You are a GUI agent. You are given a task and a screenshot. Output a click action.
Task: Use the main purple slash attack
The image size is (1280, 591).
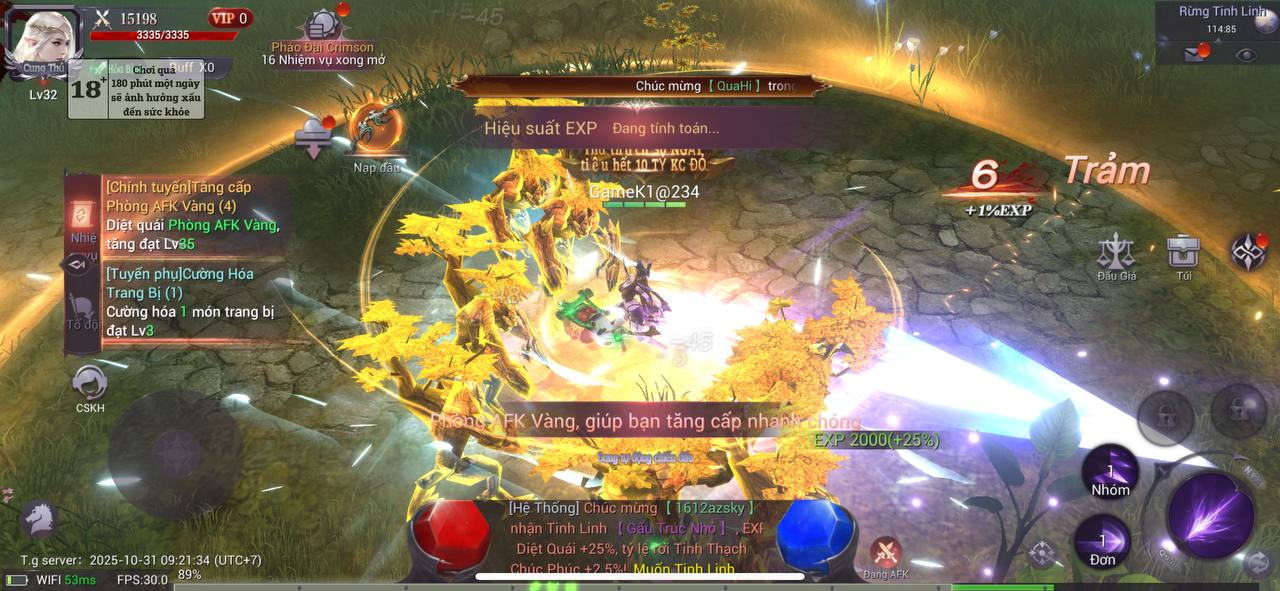pos(1210,515)
